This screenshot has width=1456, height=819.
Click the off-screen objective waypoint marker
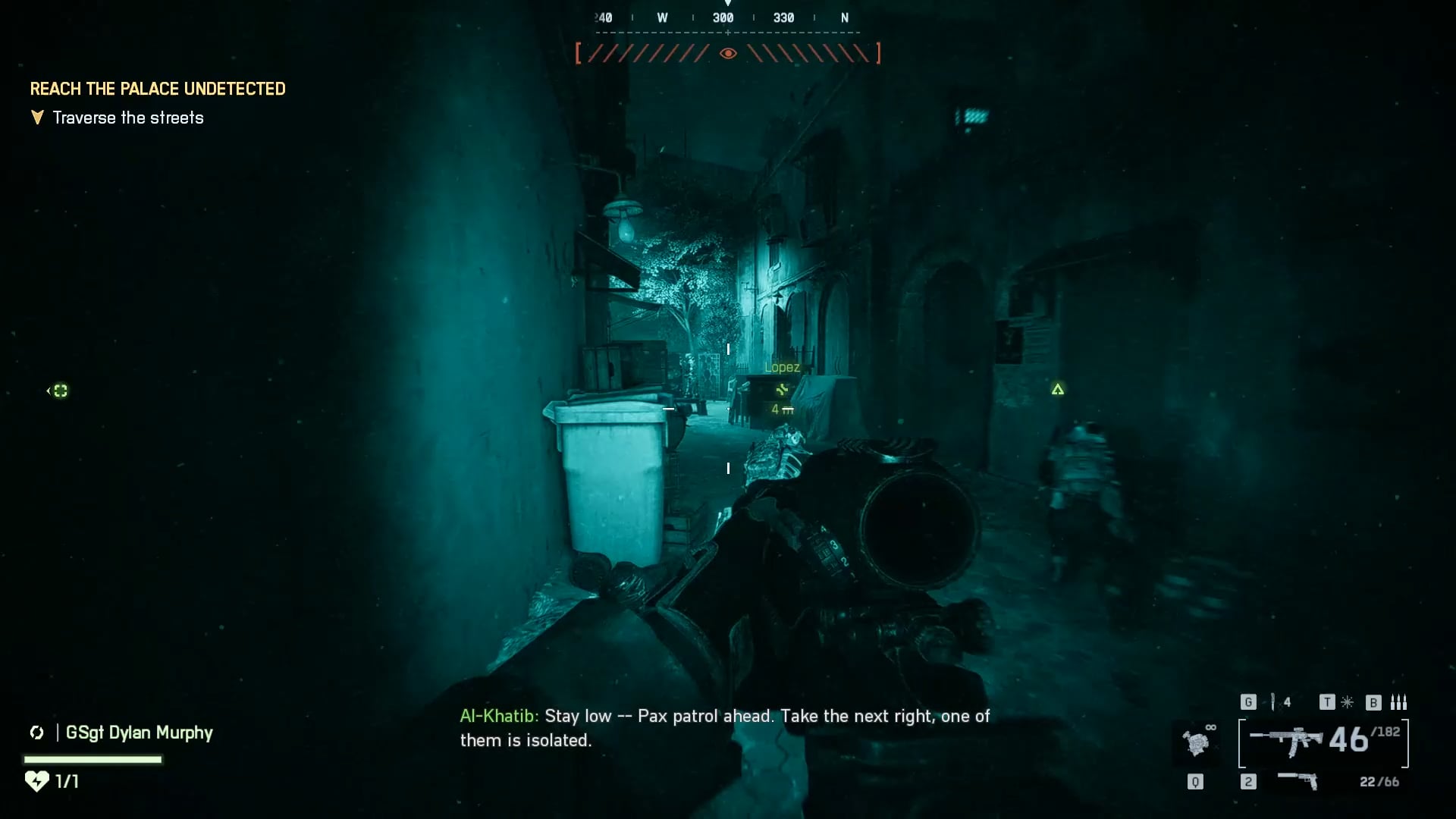point(59,391)
